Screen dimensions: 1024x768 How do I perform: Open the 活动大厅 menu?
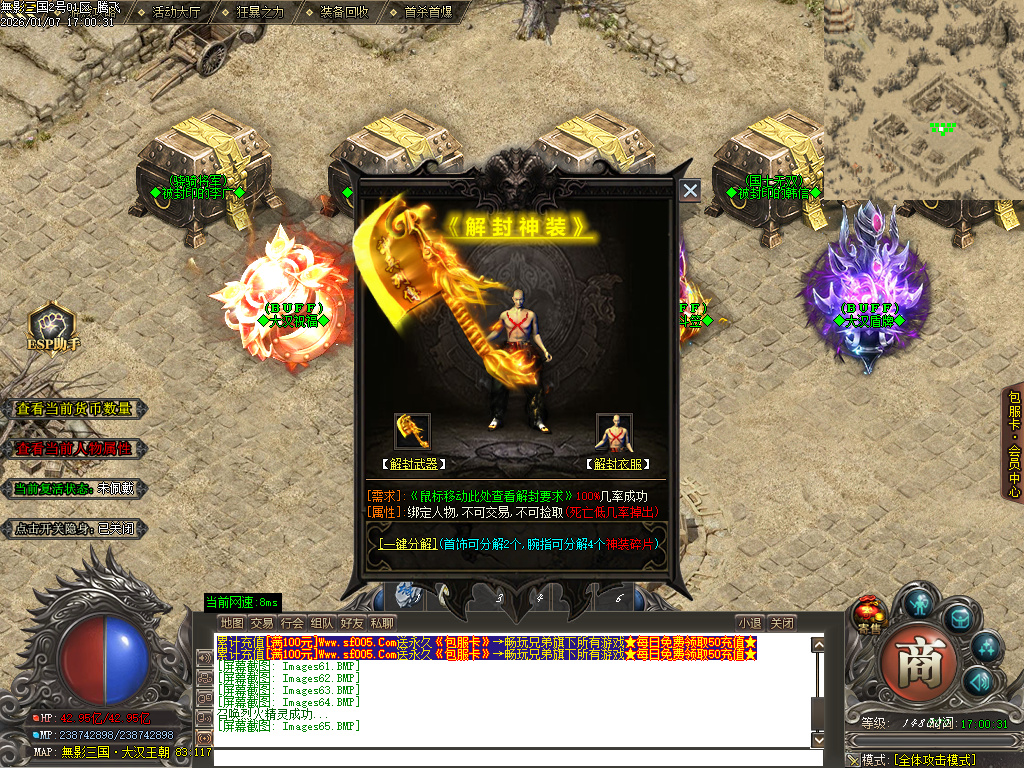[x=176, y=13]
